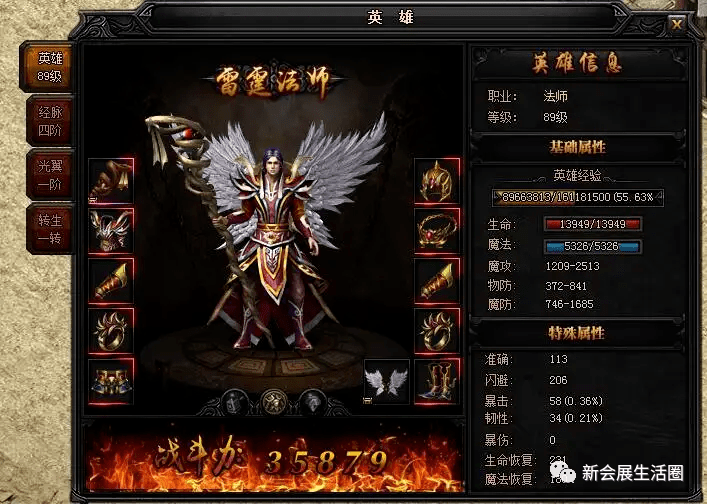
Task: Inspect the boots equipment slot
Action: [x=437, y=381]
